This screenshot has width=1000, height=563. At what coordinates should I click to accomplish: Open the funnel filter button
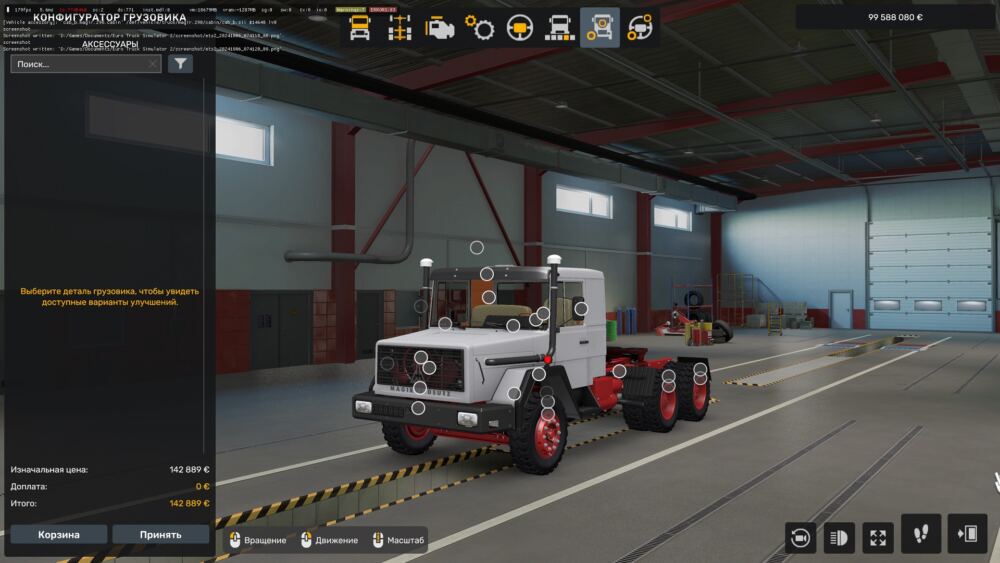(x=180, y=64)
